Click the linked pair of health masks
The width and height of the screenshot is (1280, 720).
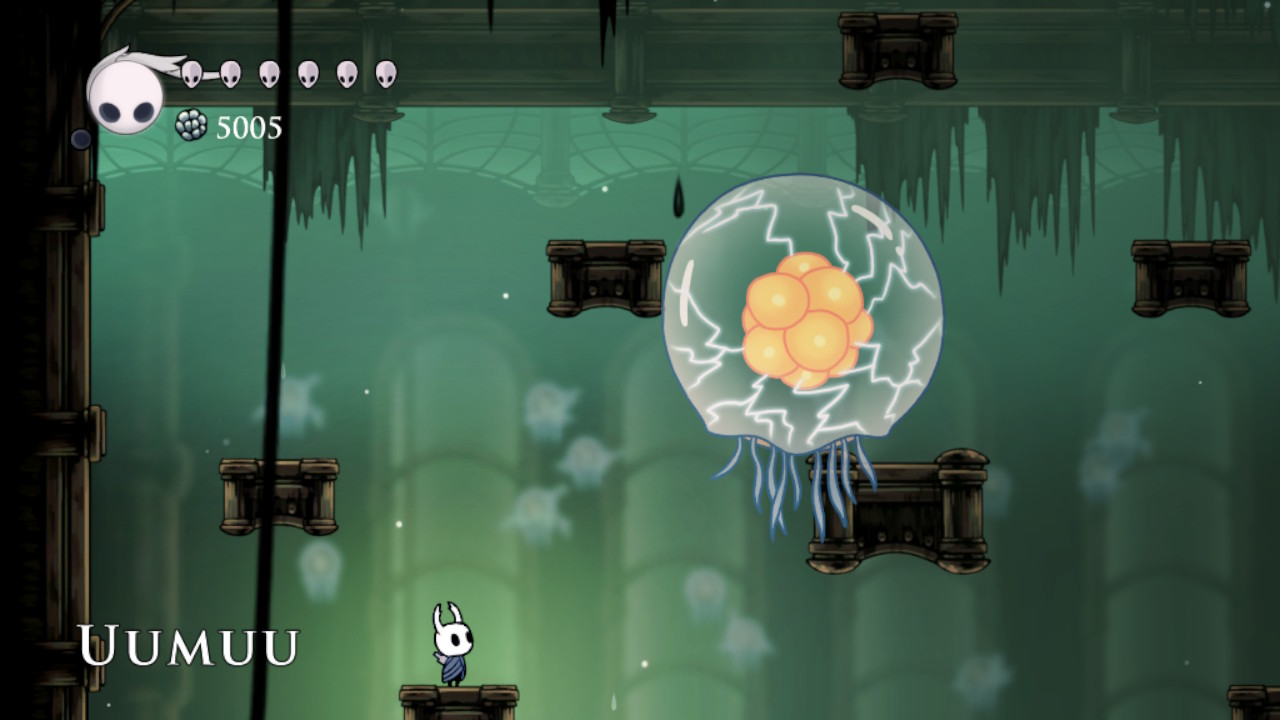coord(210,72)
